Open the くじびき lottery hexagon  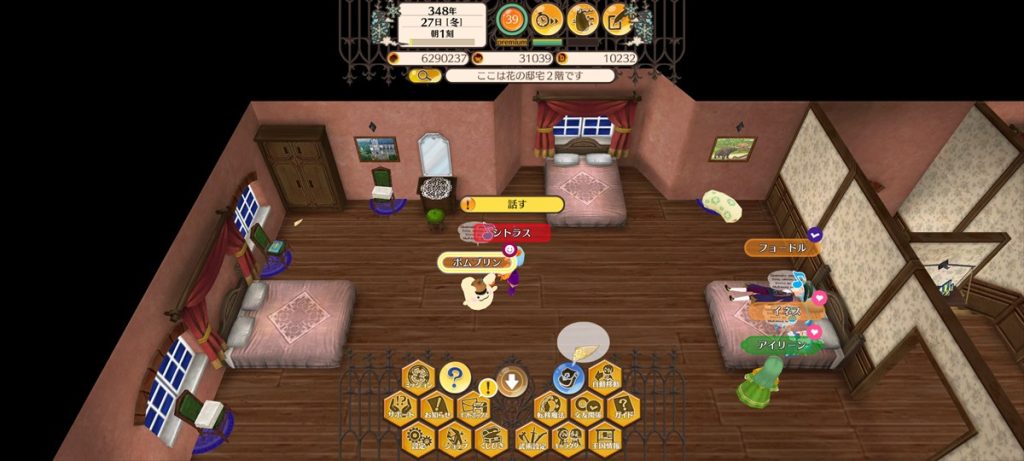[x=490, y=436]
